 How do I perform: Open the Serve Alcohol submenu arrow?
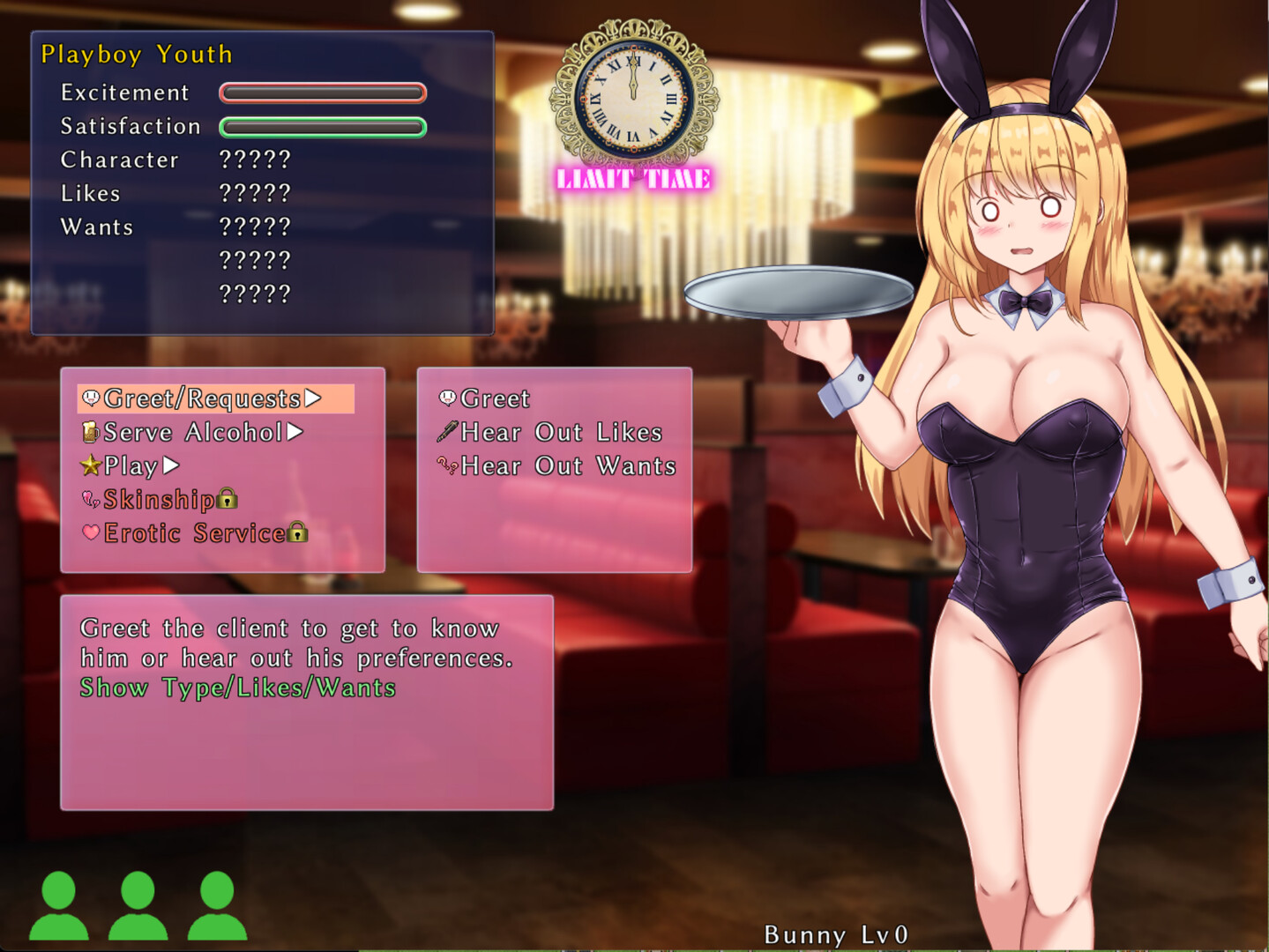[x=295, y=432]
